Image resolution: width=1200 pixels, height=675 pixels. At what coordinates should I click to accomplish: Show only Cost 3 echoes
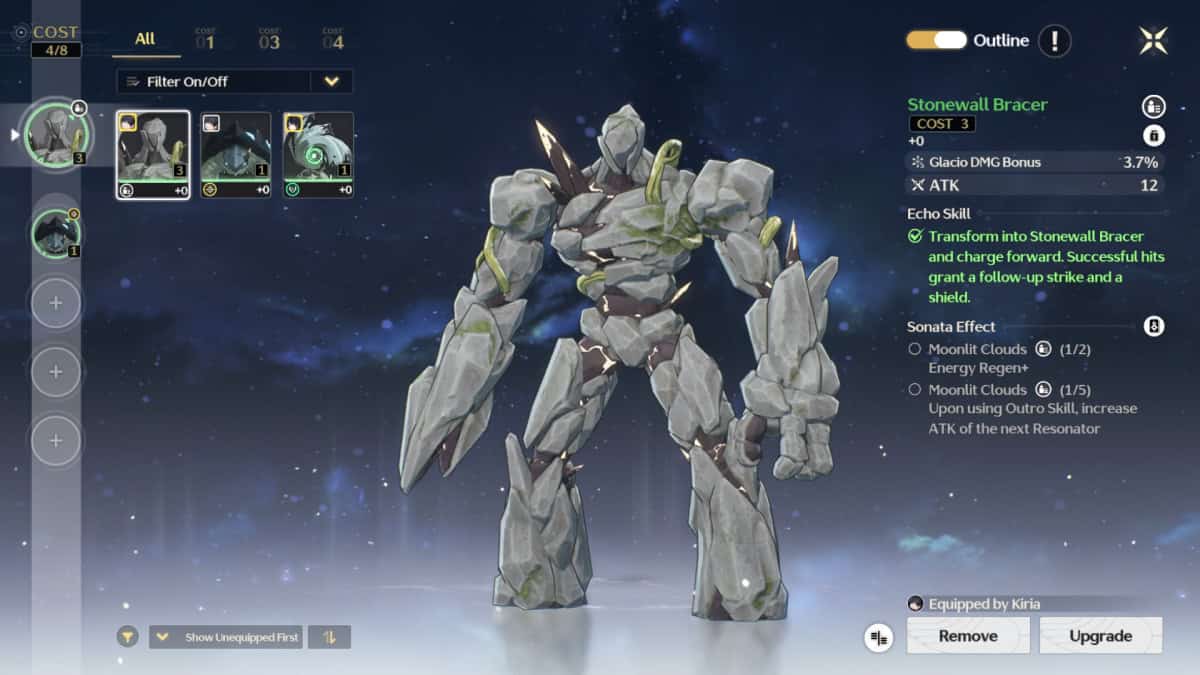[269, 40]
